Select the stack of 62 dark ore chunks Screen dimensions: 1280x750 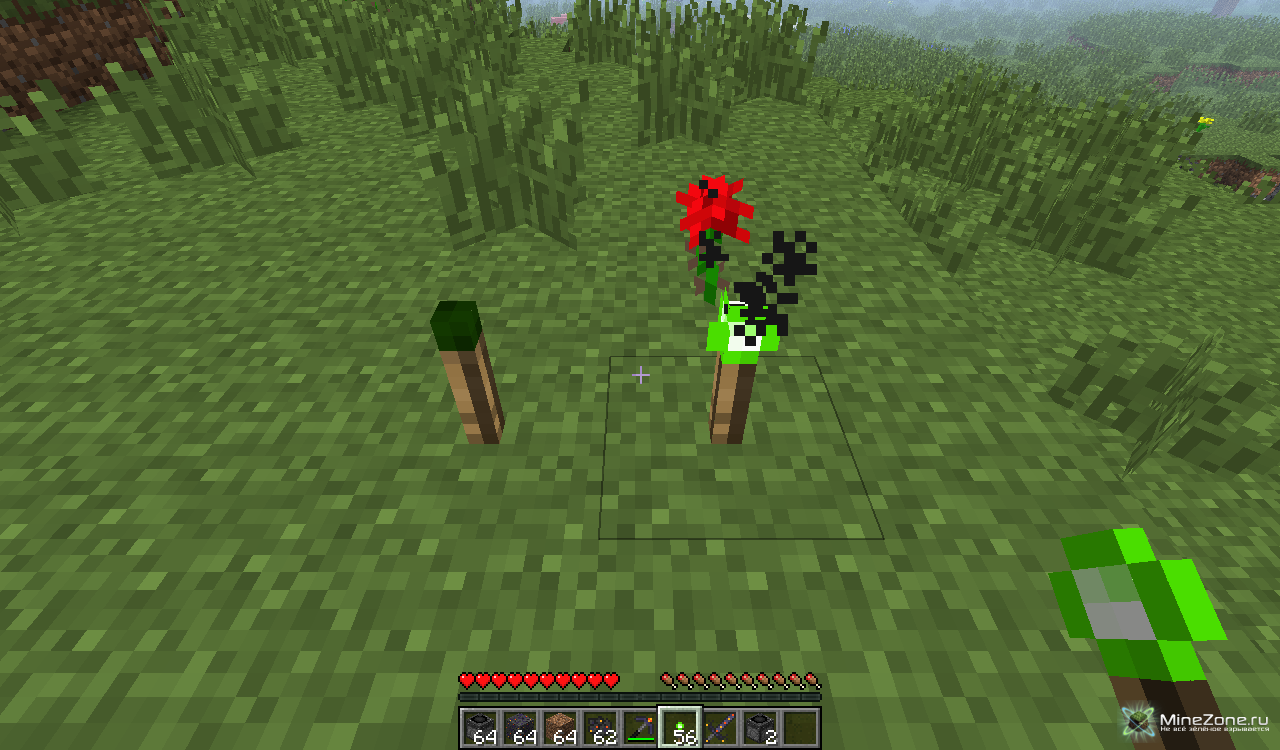[x=600, y=727]
